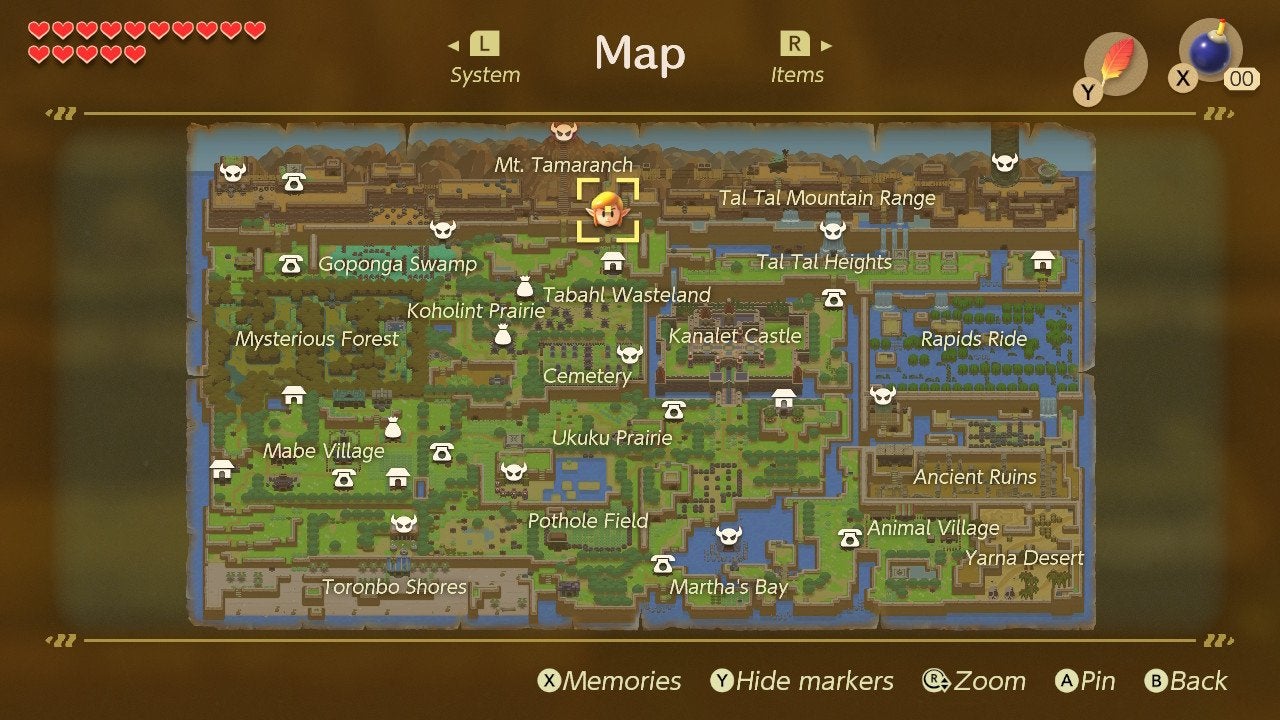Select the Bomb icon in the X slot
The image size is (1280, 720).
pyautogui.click(x=1211, y=57)
